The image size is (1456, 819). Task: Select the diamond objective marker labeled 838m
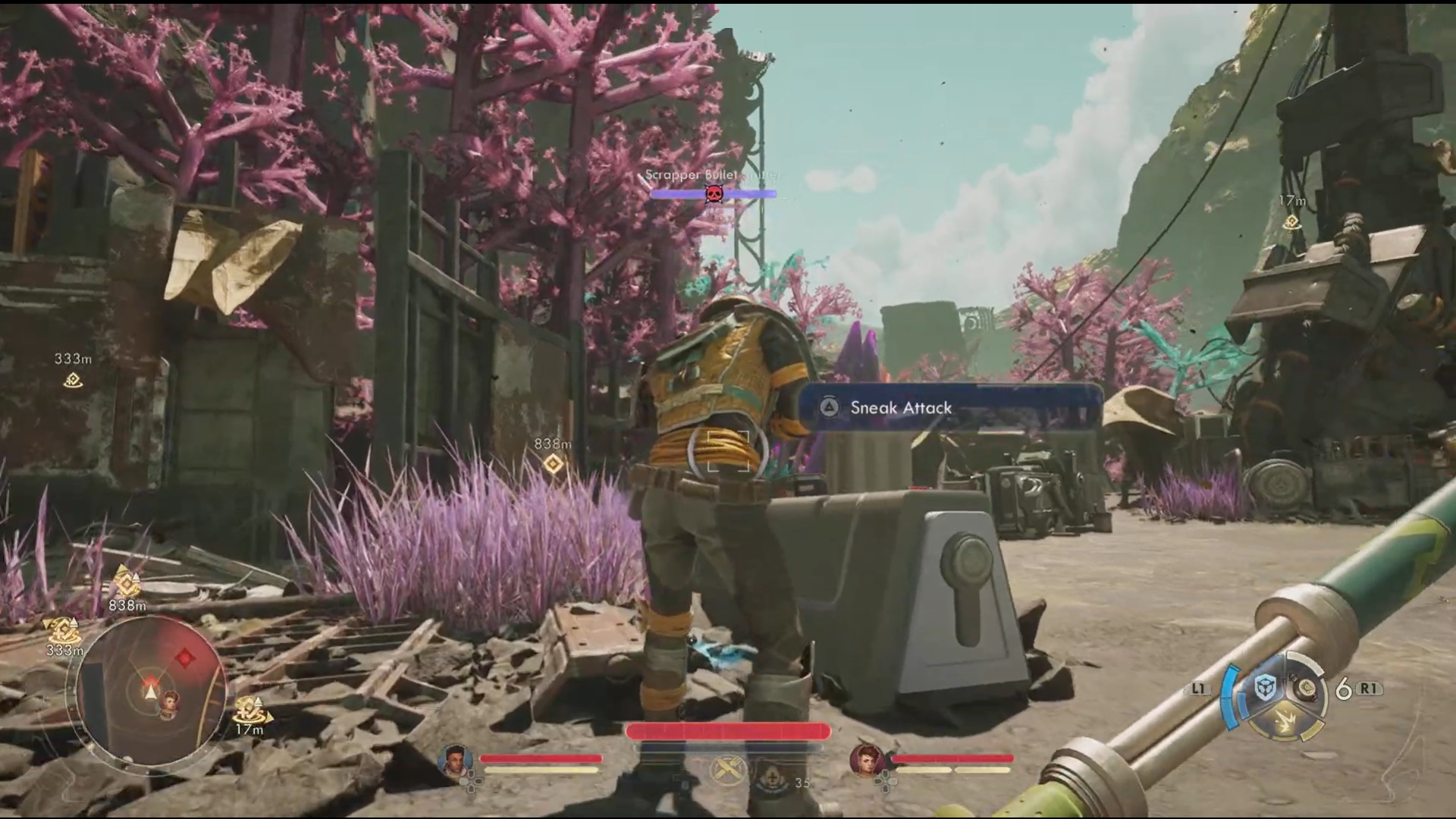552,464
